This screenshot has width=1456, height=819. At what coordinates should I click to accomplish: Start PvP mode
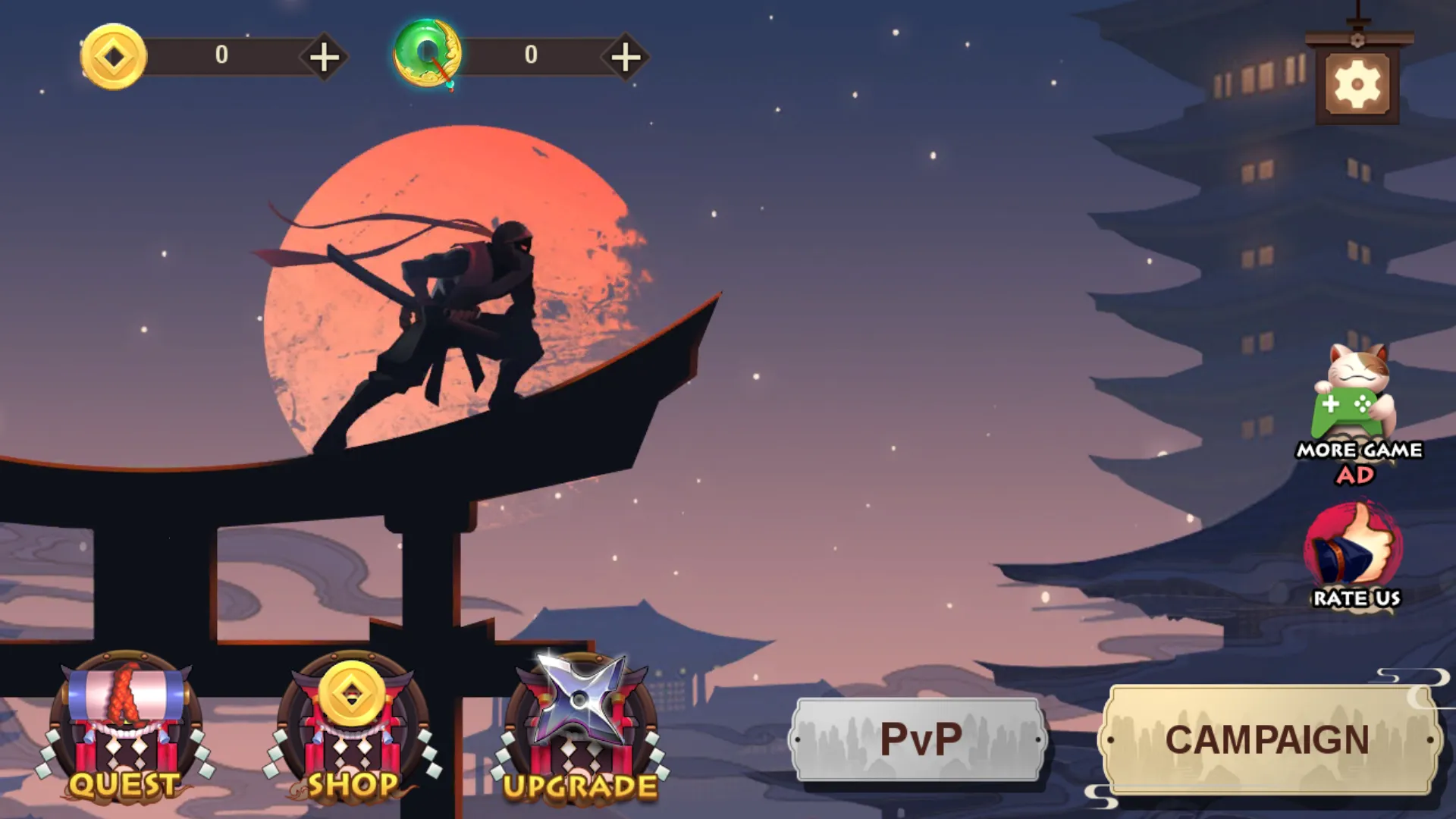click(x=919, y=739)
